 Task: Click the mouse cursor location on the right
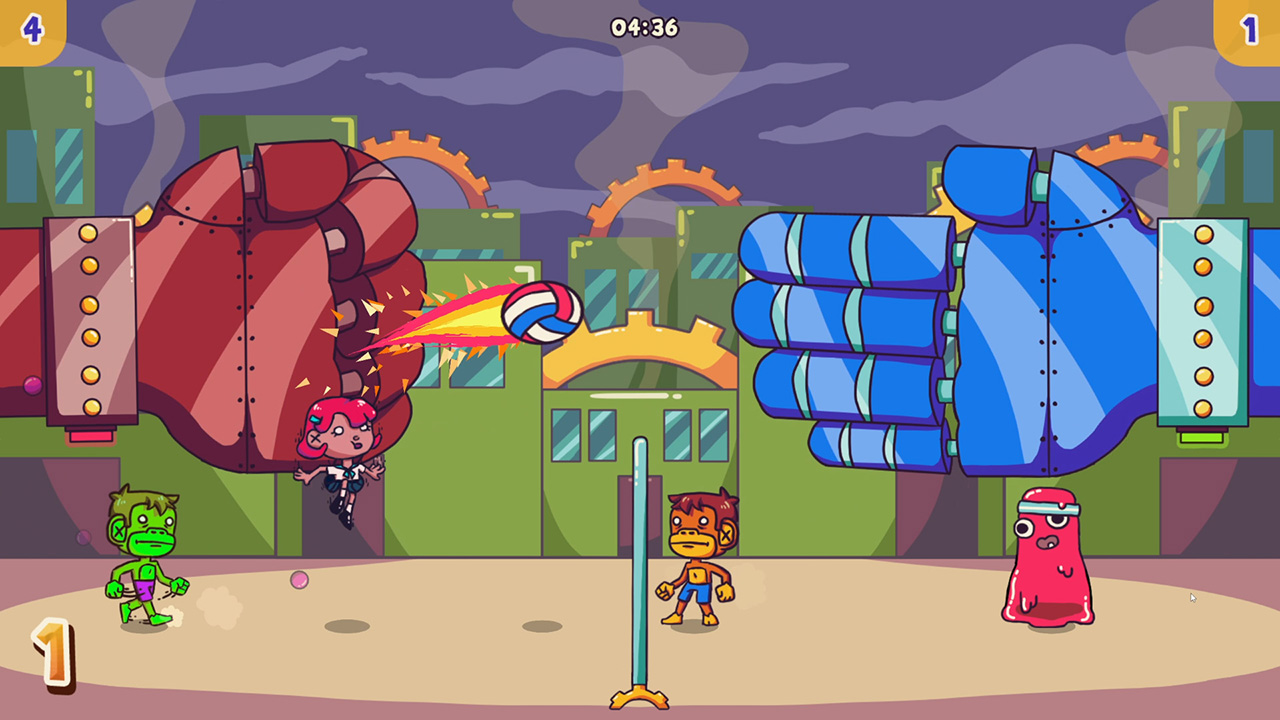pyautogui.click(x=1193, y=596)
